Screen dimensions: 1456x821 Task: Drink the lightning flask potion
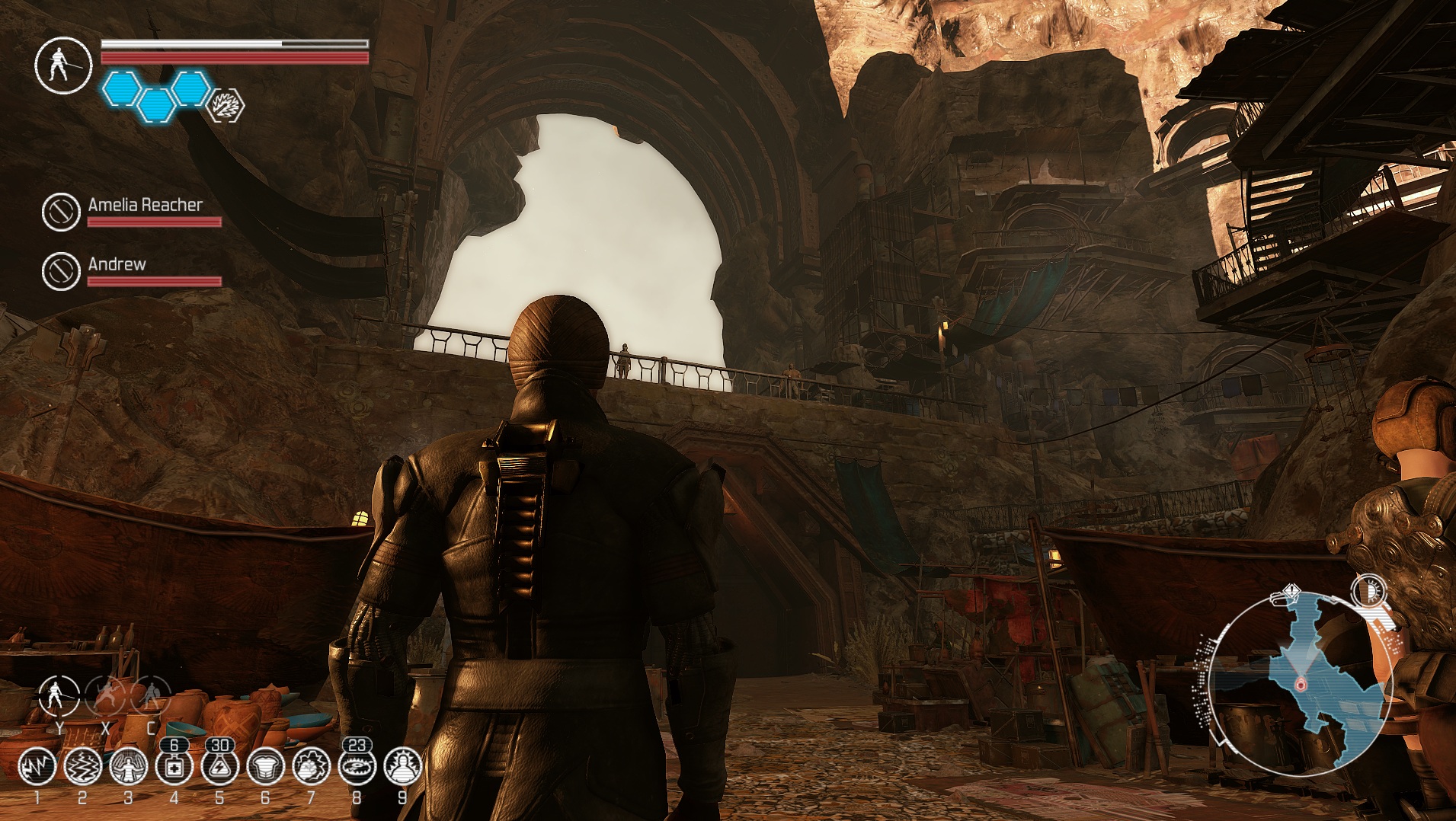(219, 766)
